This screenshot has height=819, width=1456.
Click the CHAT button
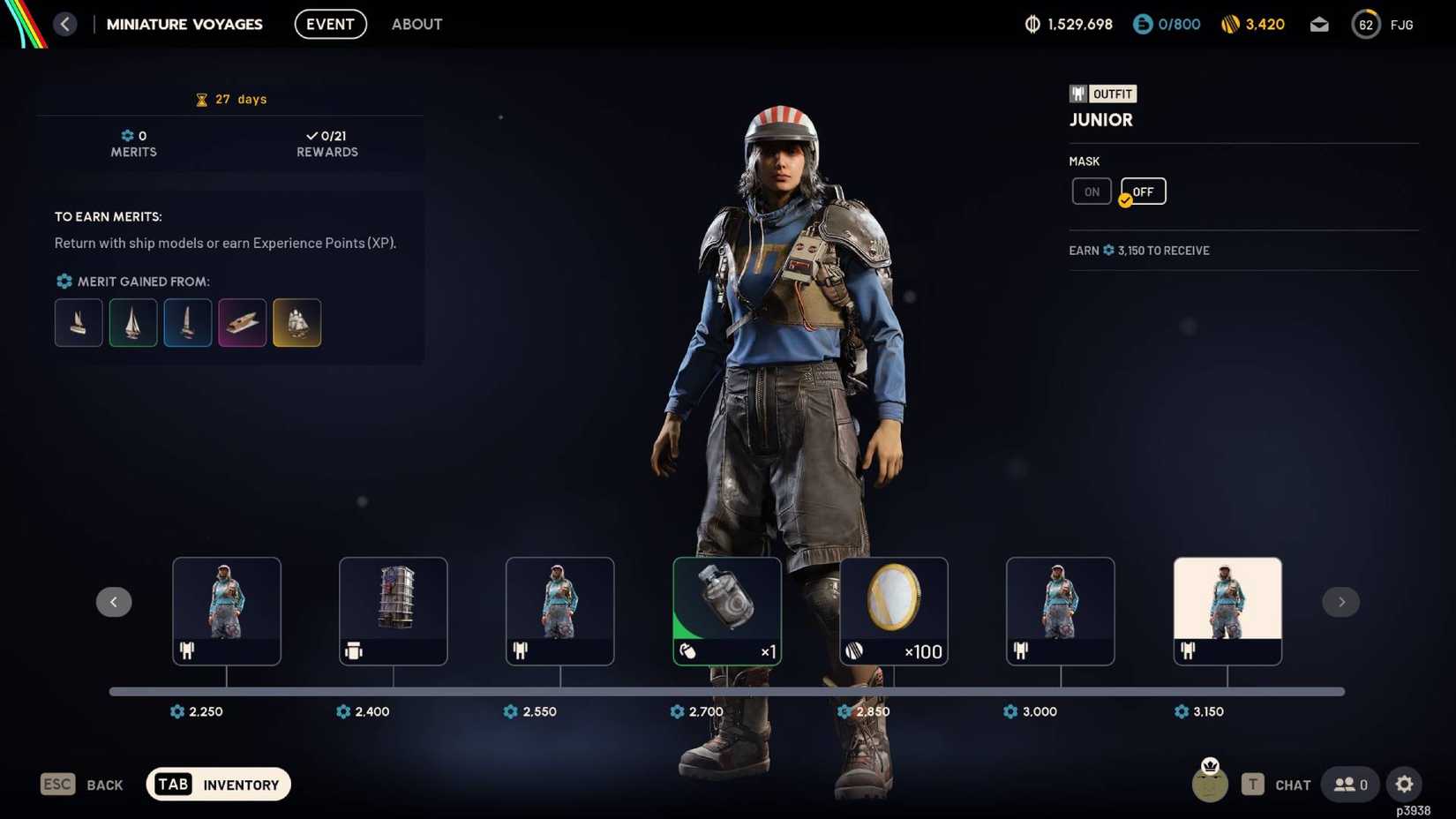1292,784
